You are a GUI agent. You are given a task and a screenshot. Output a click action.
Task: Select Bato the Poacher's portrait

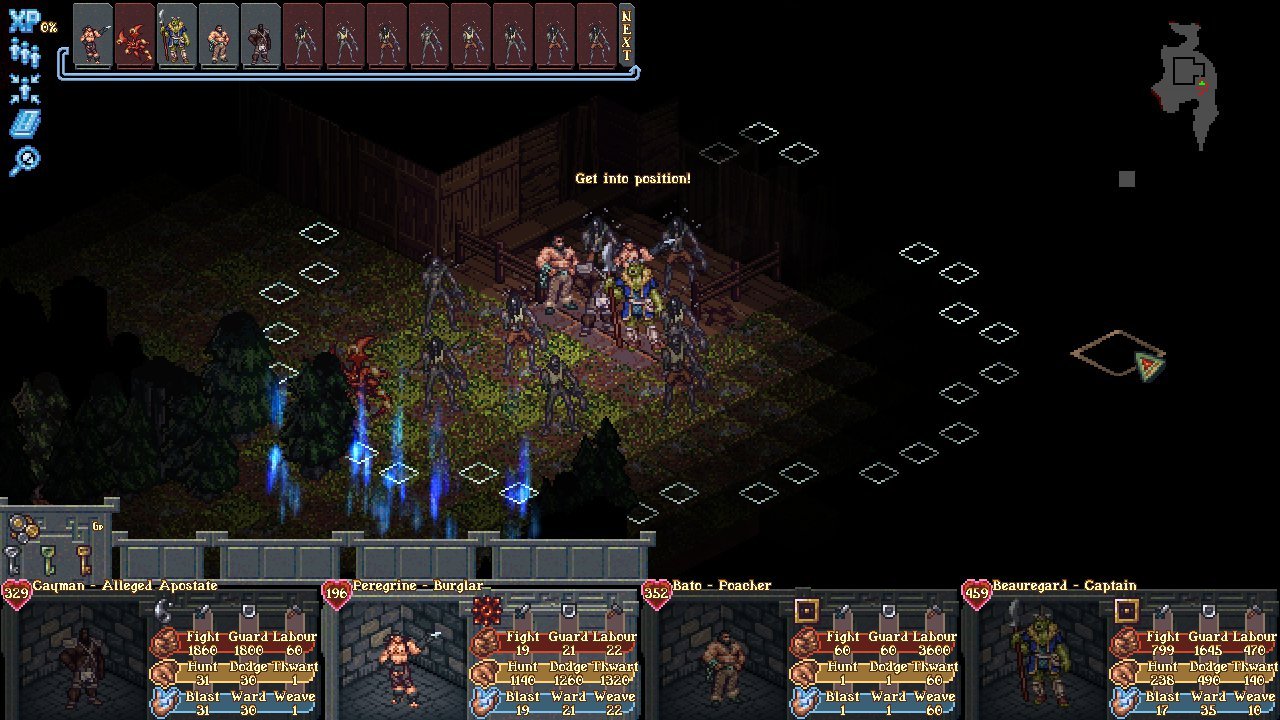[724, 662]
